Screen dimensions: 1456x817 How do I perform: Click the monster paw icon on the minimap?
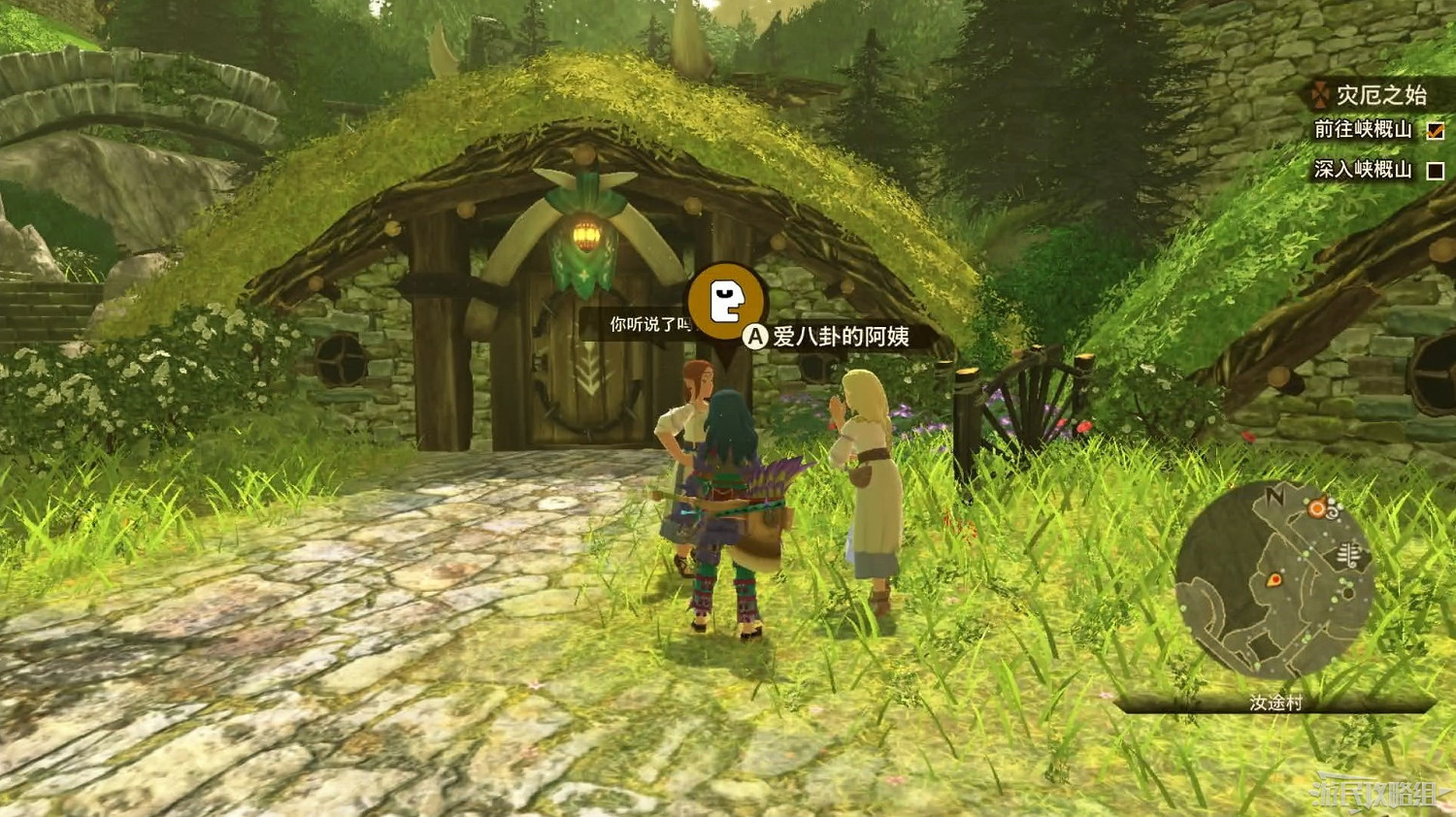1349,554
